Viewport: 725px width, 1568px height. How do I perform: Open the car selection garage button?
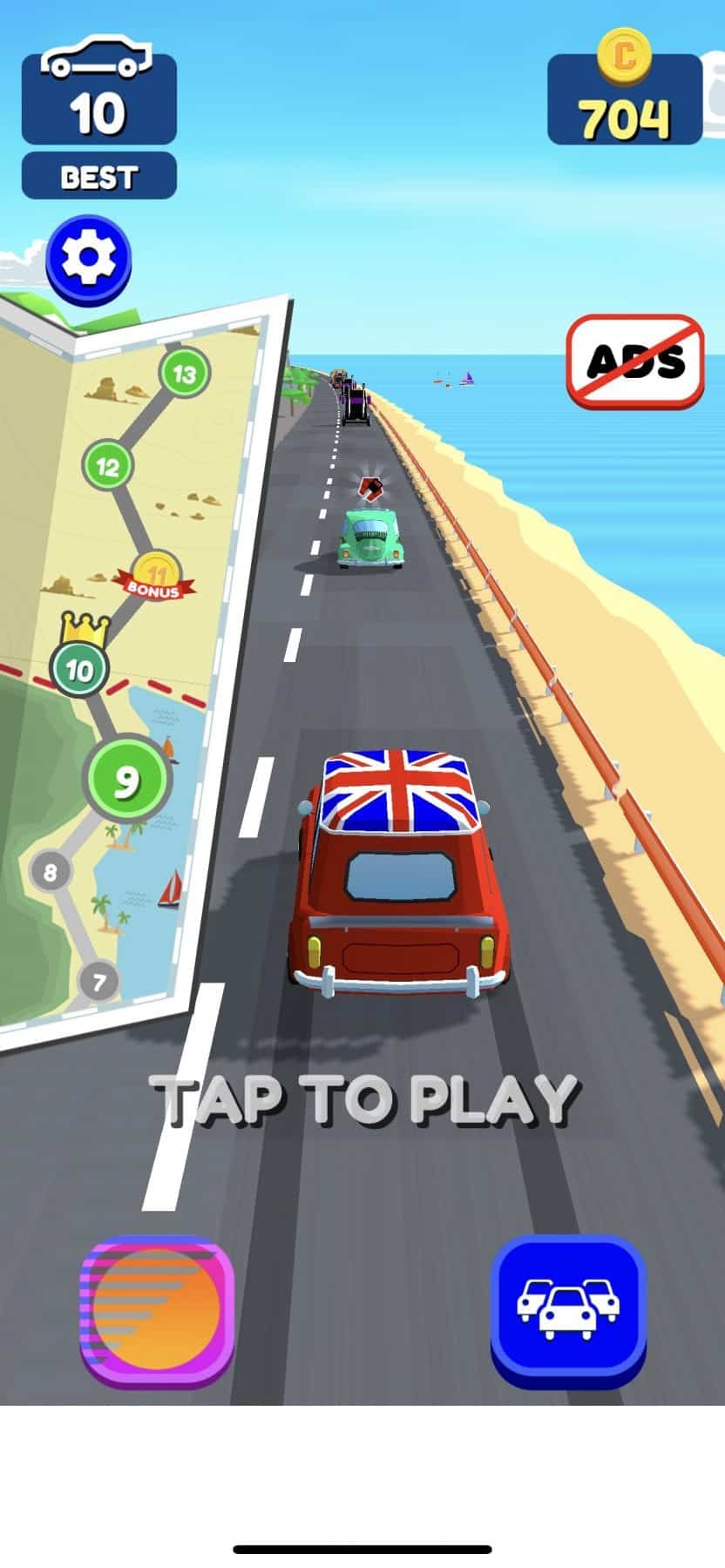568,1310
